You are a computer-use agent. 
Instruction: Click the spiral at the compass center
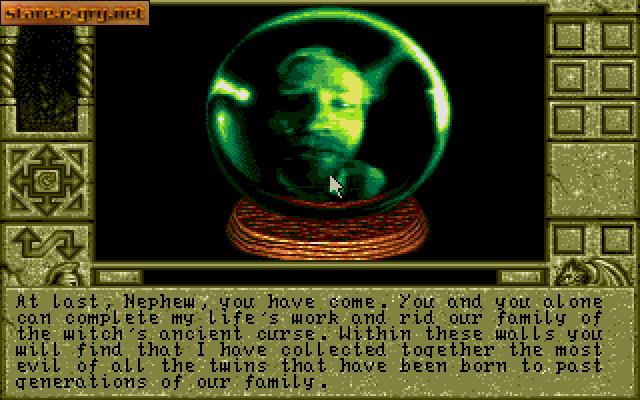(46, 181)
